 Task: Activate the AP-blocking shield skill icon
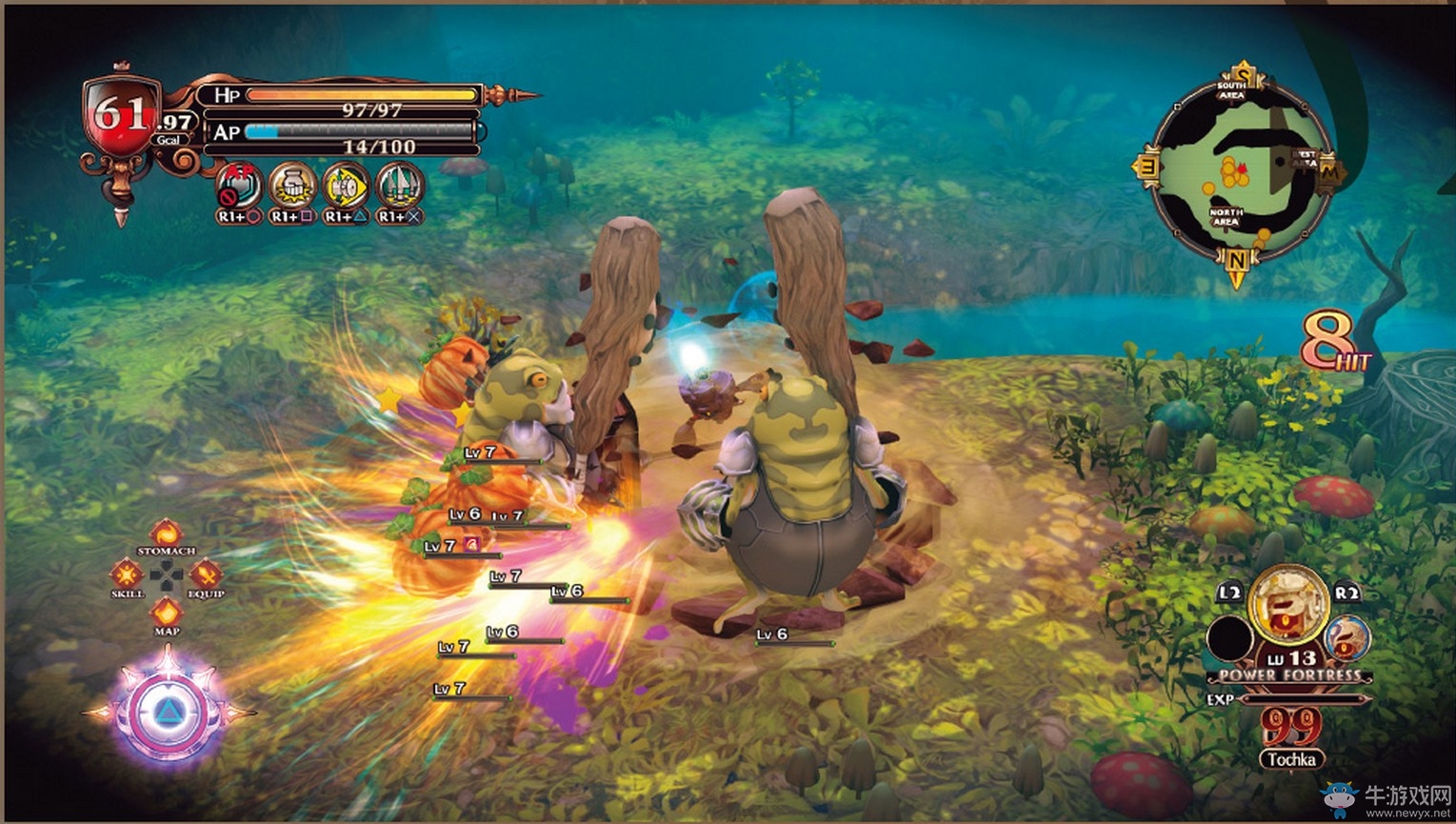pos(239,185)
